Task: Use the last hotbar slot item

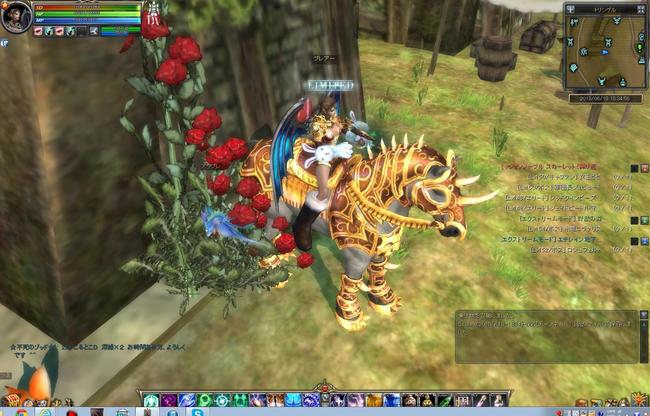Action: 500,400
